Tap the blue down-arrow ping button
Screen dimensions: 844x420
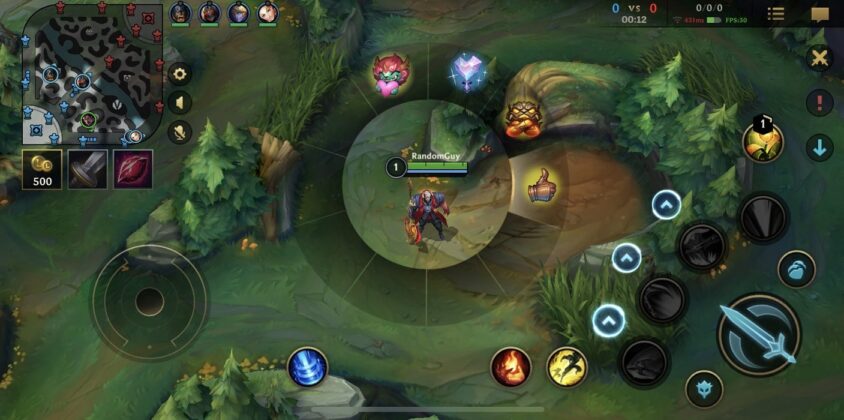820,148
